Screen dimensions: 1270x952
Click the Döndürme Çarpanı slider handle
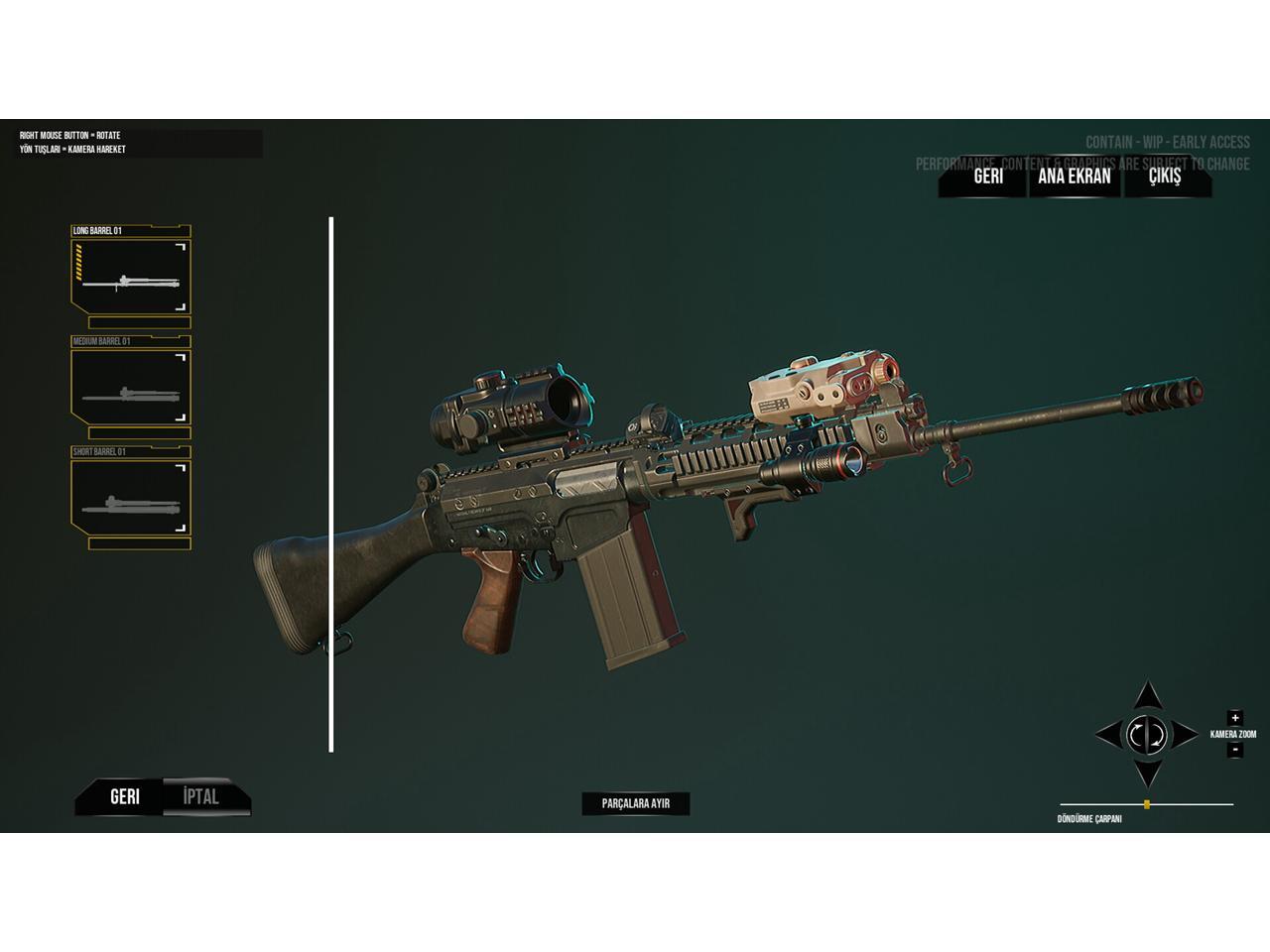[1147, 804]
